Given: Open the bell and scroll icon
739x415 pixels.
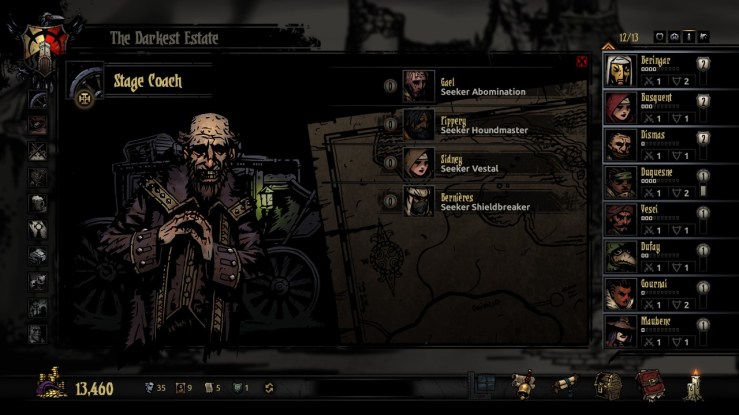Looking at the screenshot, I should 522,385.
